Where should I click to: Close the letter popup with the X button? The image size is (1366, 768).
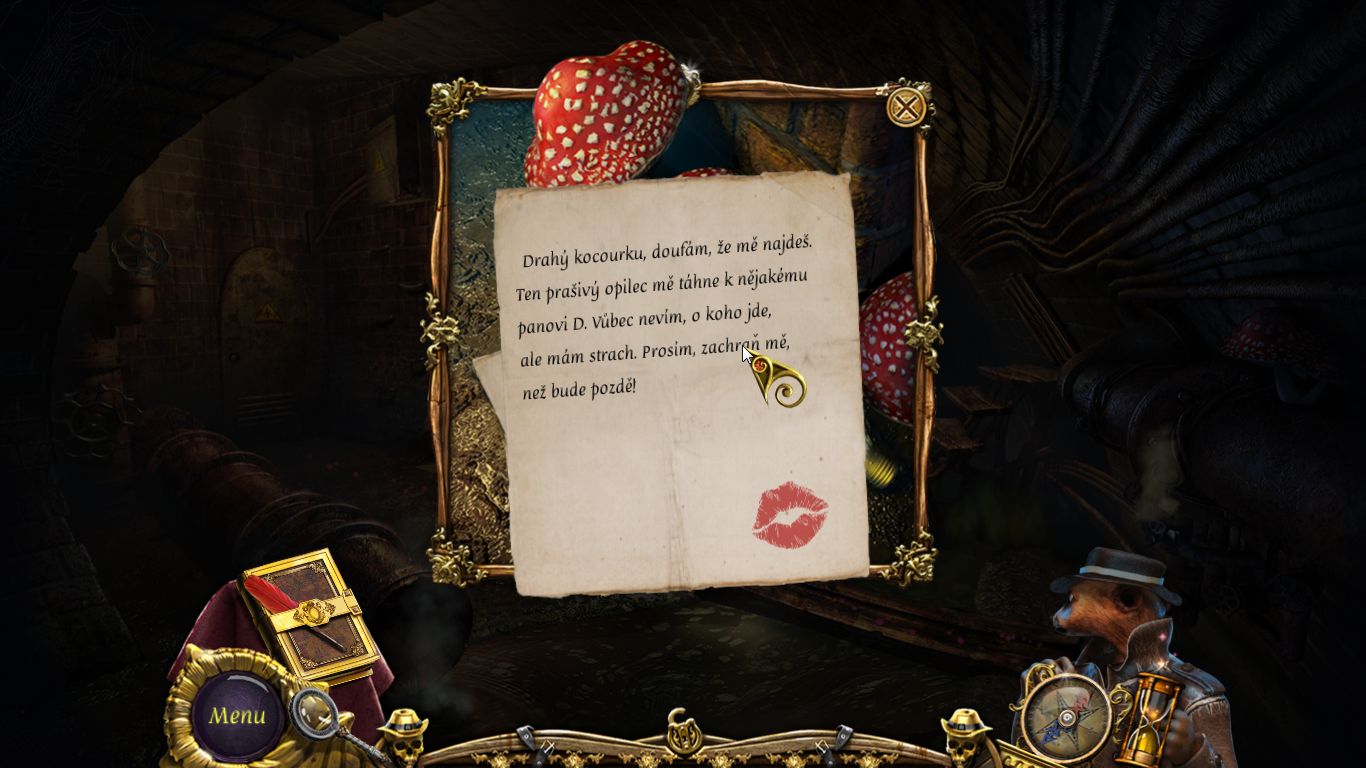[904, 106]
